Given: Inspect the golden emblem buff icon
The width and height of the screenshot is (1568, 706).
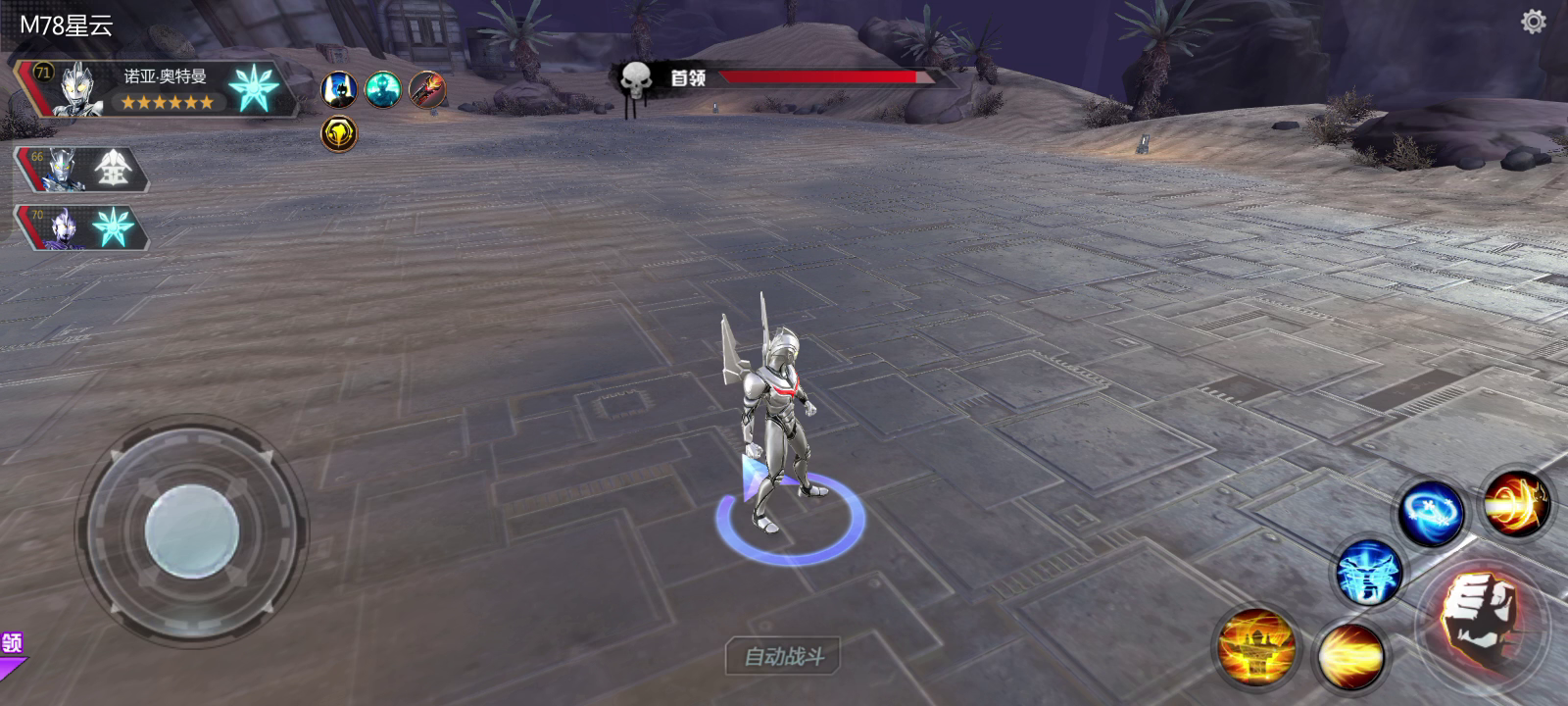Looking at the screenshot, I should coord(339,133).
